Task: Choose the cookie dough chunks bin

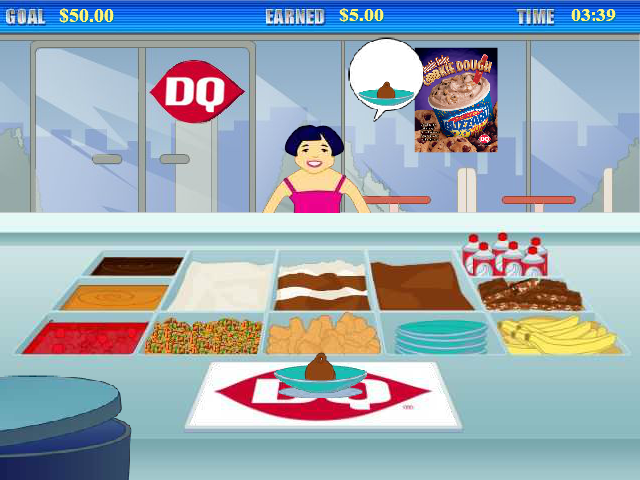Action: pyautogui.click(x=323, y=335)
